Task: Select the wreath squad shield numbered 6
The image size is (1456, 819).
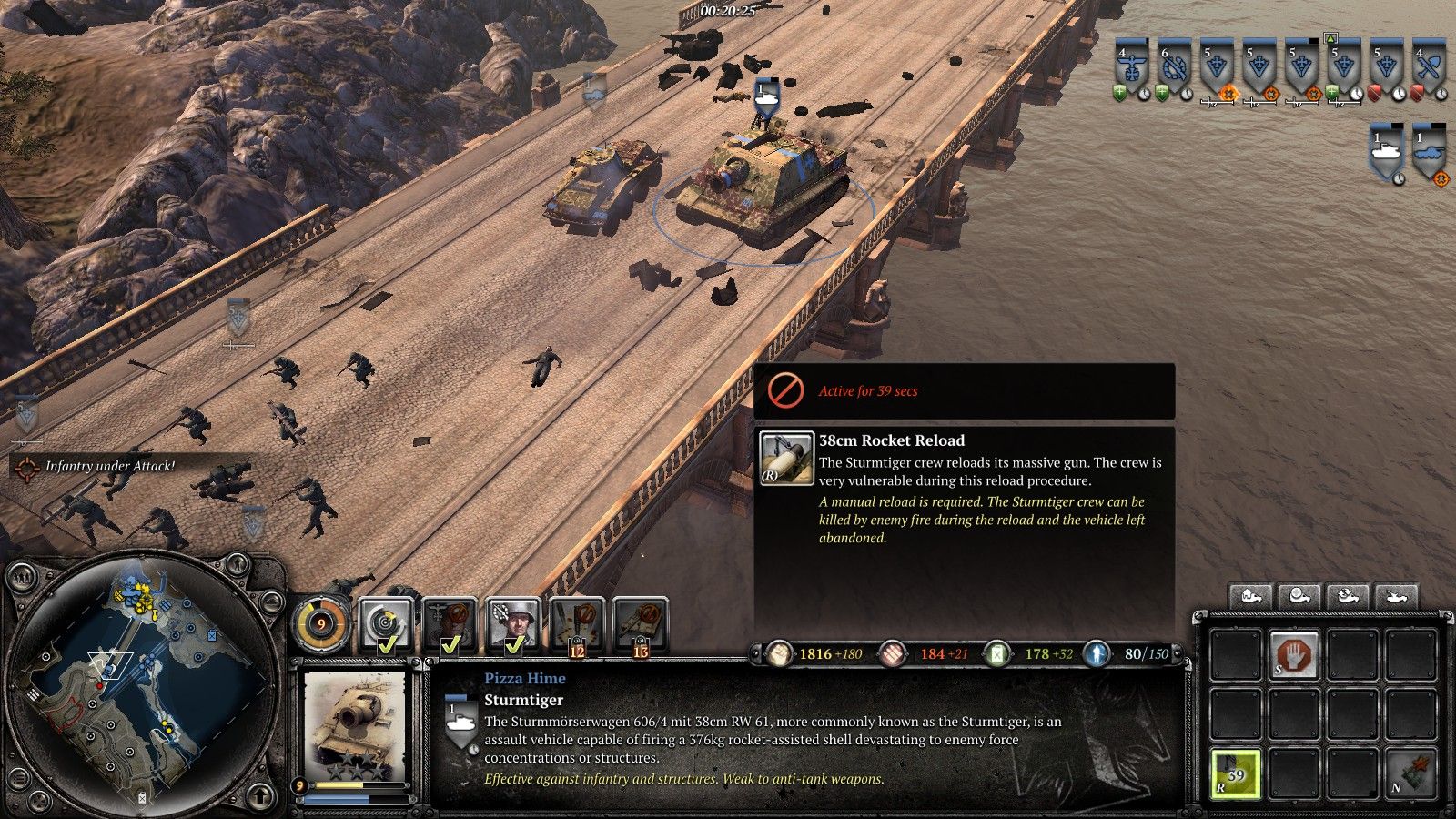Action: (x=1174, y=66)
